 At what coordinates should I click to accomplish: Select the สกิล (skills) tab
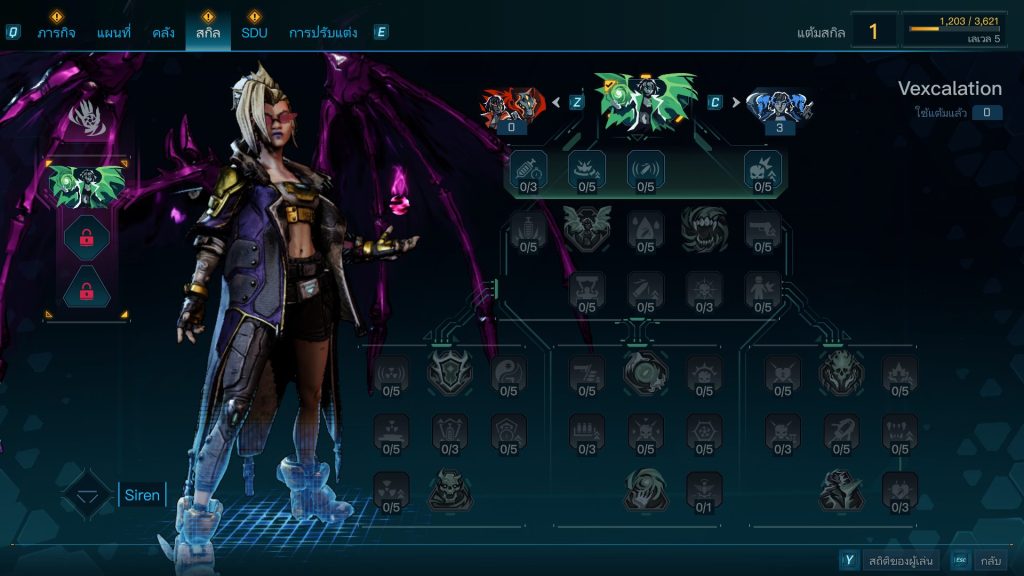(208, 32)
